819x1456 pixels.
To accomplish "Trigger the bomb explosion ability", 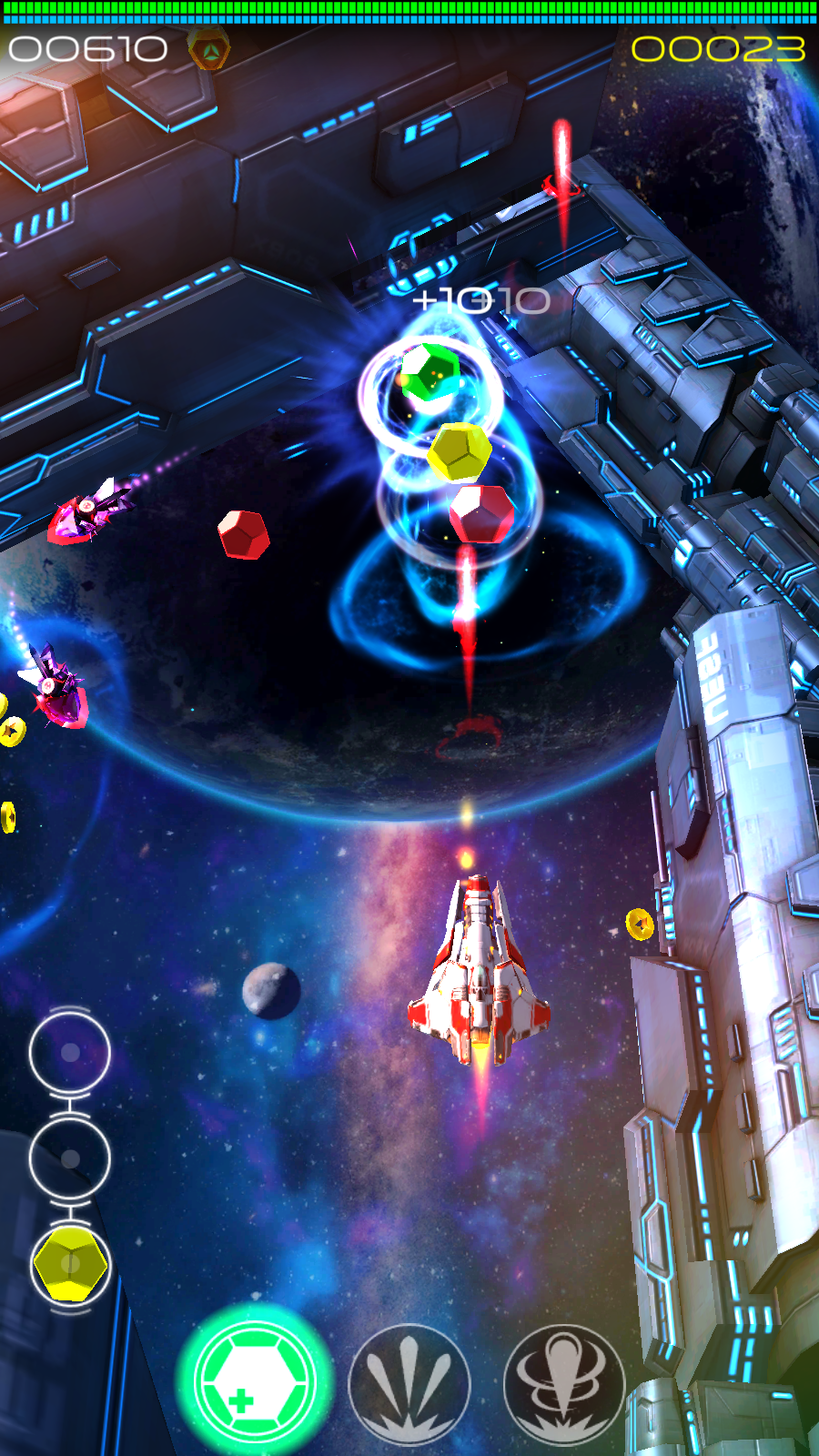I will [564, 1384].
